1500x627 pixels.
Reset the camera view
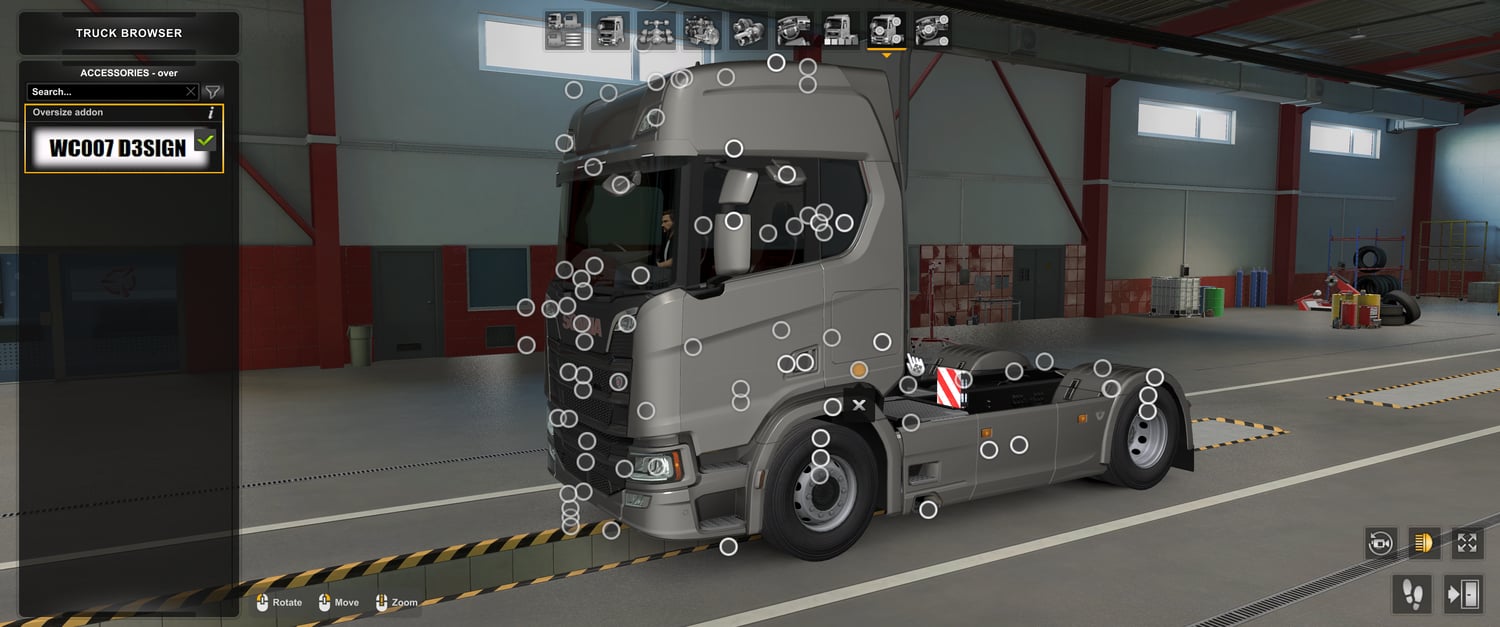point(1381,543)
